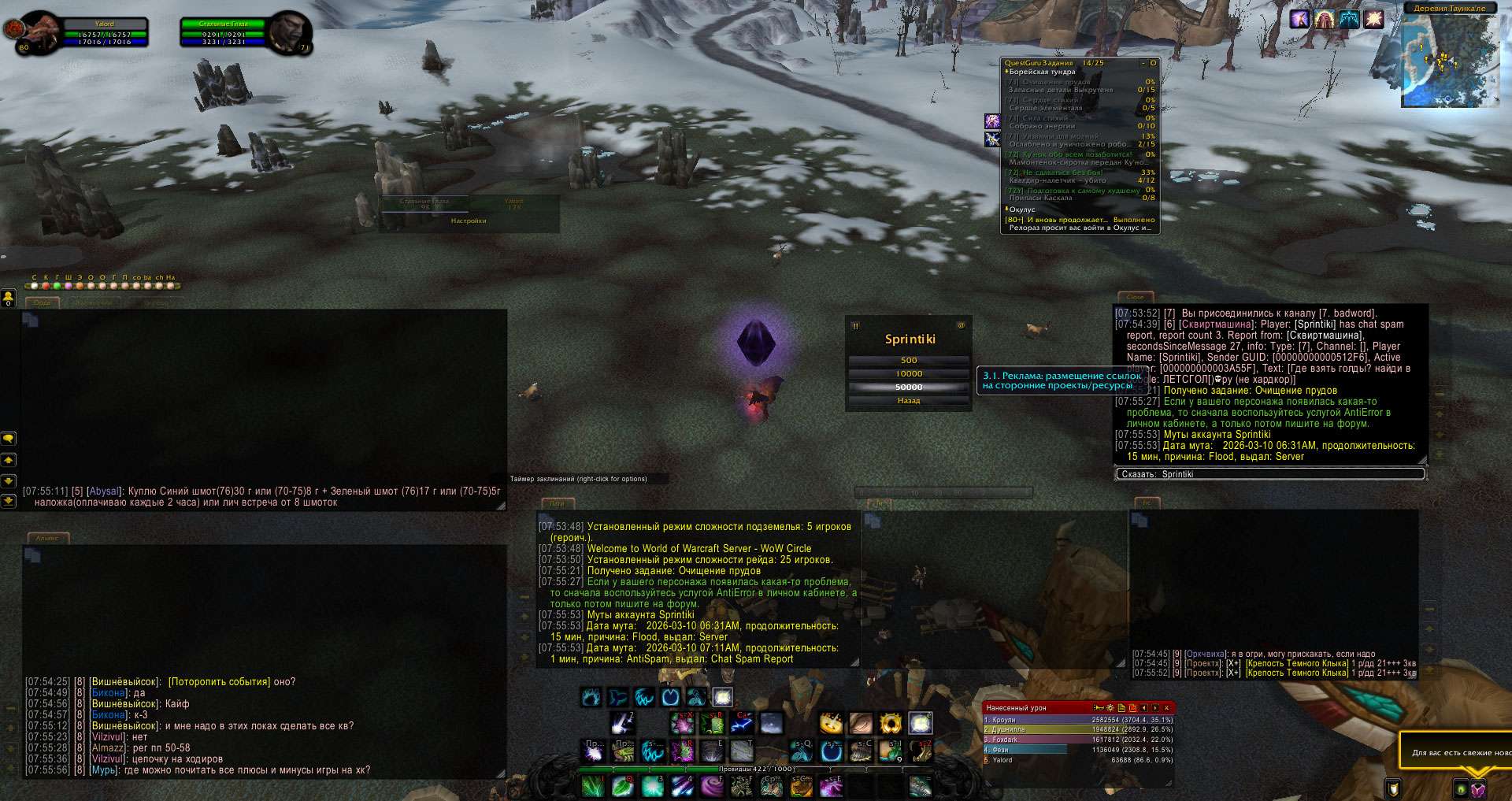1512x801 pixels.
Task: Open the fresh news notification popup
Action: (1458, 752)
